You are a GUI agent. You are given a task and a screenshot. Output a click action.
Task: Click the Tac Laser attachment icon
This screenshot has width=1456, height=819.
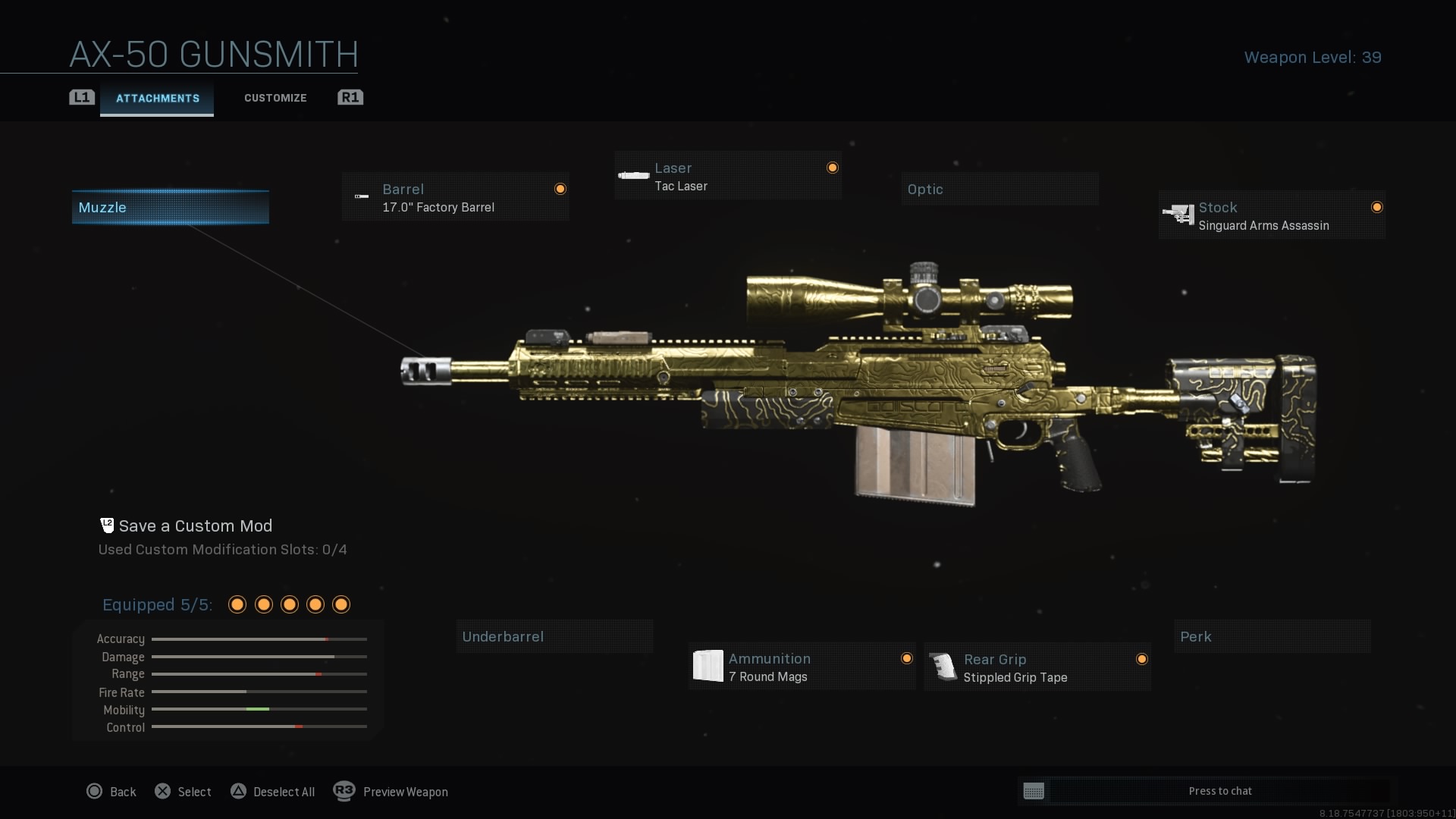point(633,175)
